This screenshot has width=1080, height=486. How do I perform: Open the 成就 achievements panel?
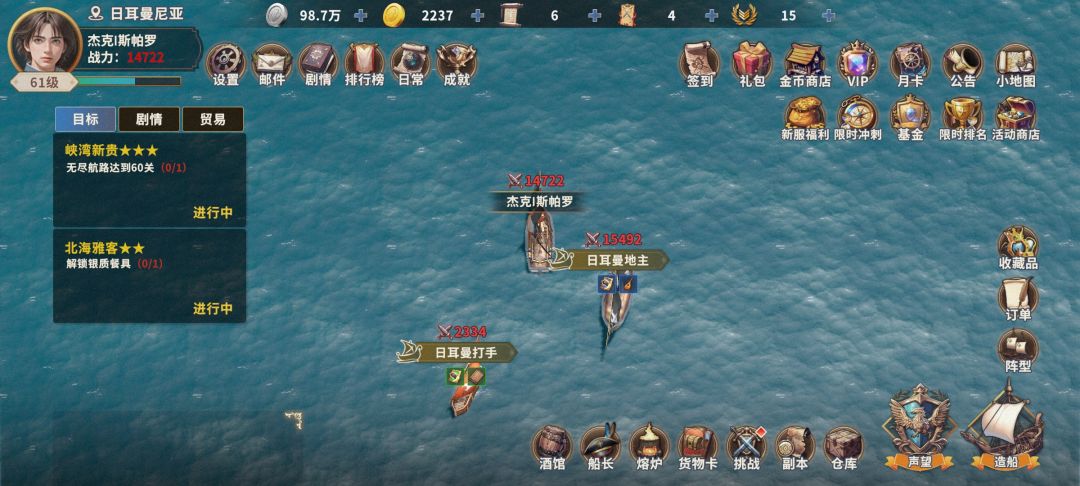[456, 64]
